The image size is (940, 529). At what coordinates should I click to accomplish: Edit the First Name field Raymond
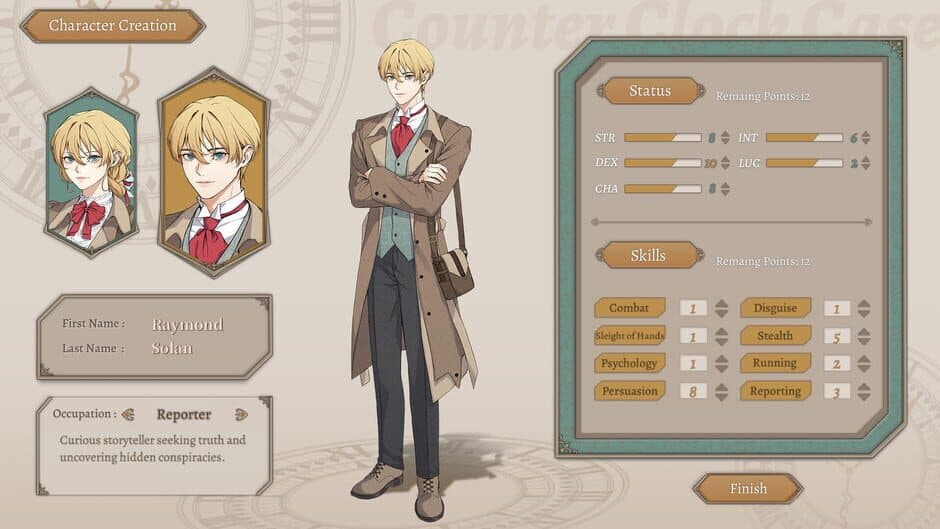[188, 324]
